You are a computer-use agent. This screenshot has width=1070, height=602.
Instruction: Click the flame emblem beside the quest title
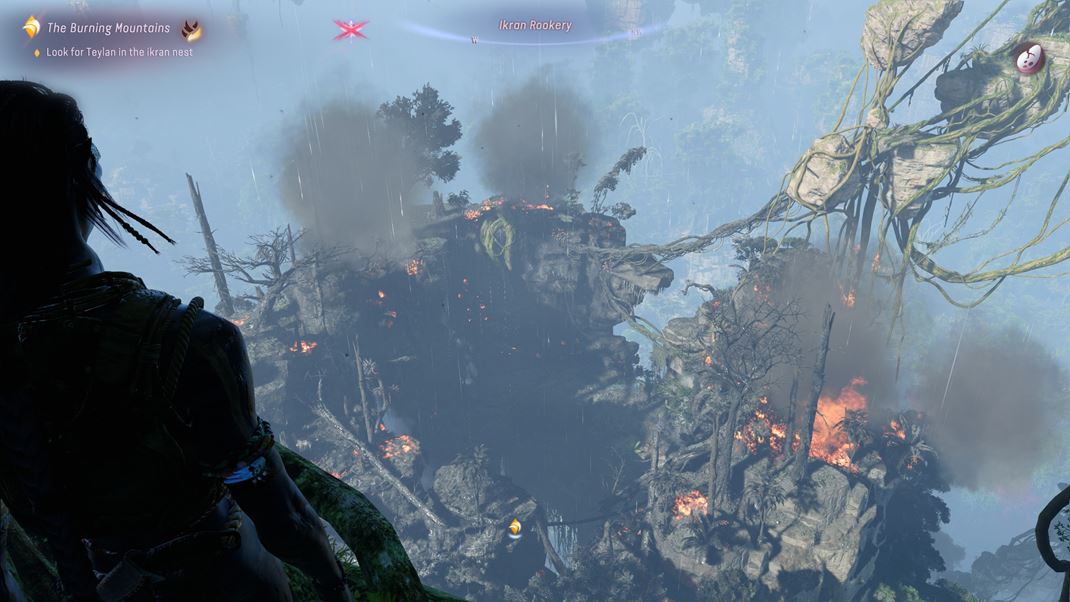pyautogui.click(x=191, y=30)
